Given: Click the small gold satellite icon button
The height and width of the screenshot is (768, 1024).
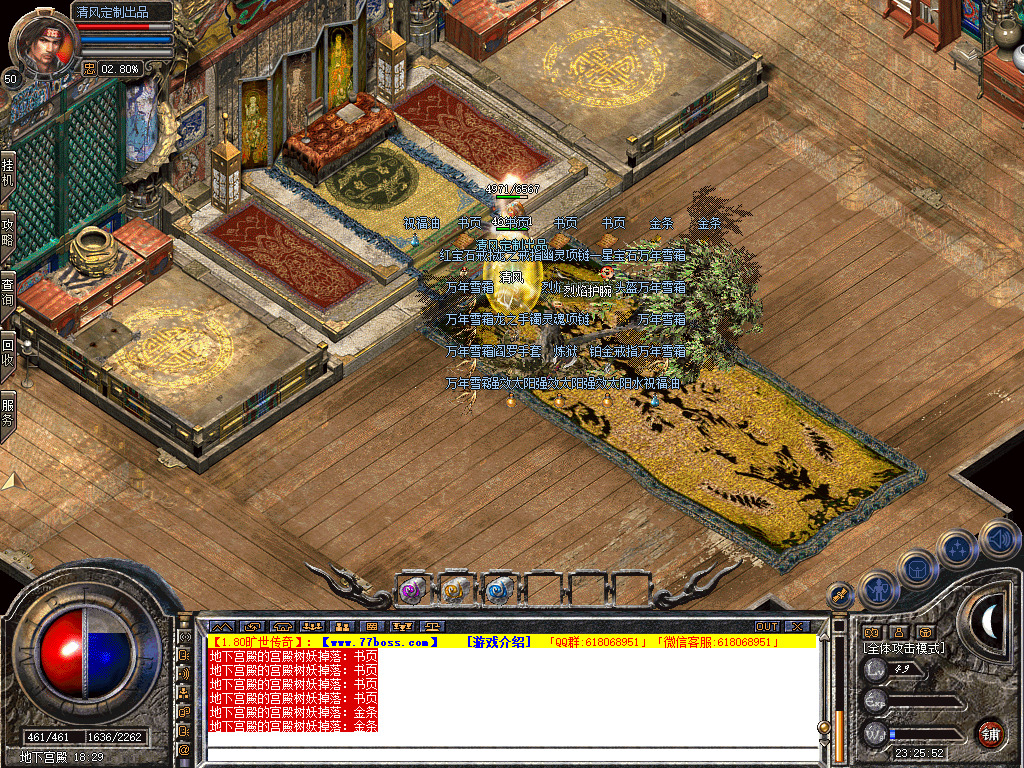Looking at the screenshot, I should pyautogui.click(x=841, y=594).
